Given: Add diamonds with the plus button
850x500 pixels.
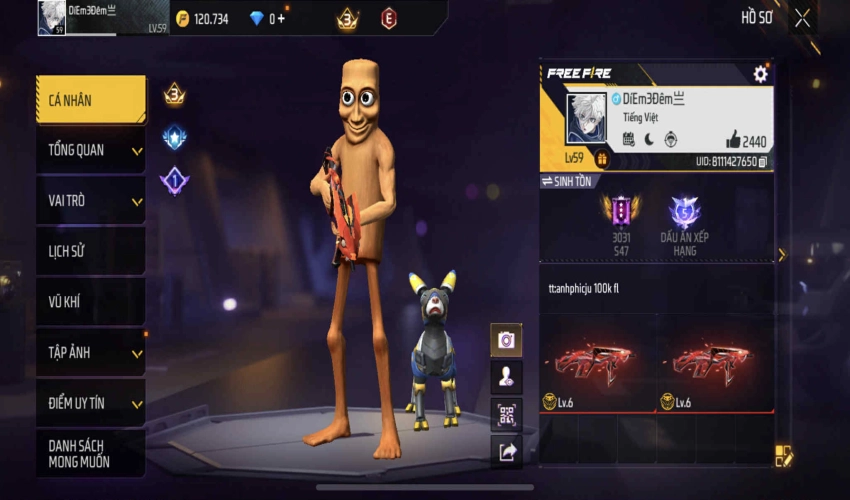Looking at the screenshot, I should [281, 19].
